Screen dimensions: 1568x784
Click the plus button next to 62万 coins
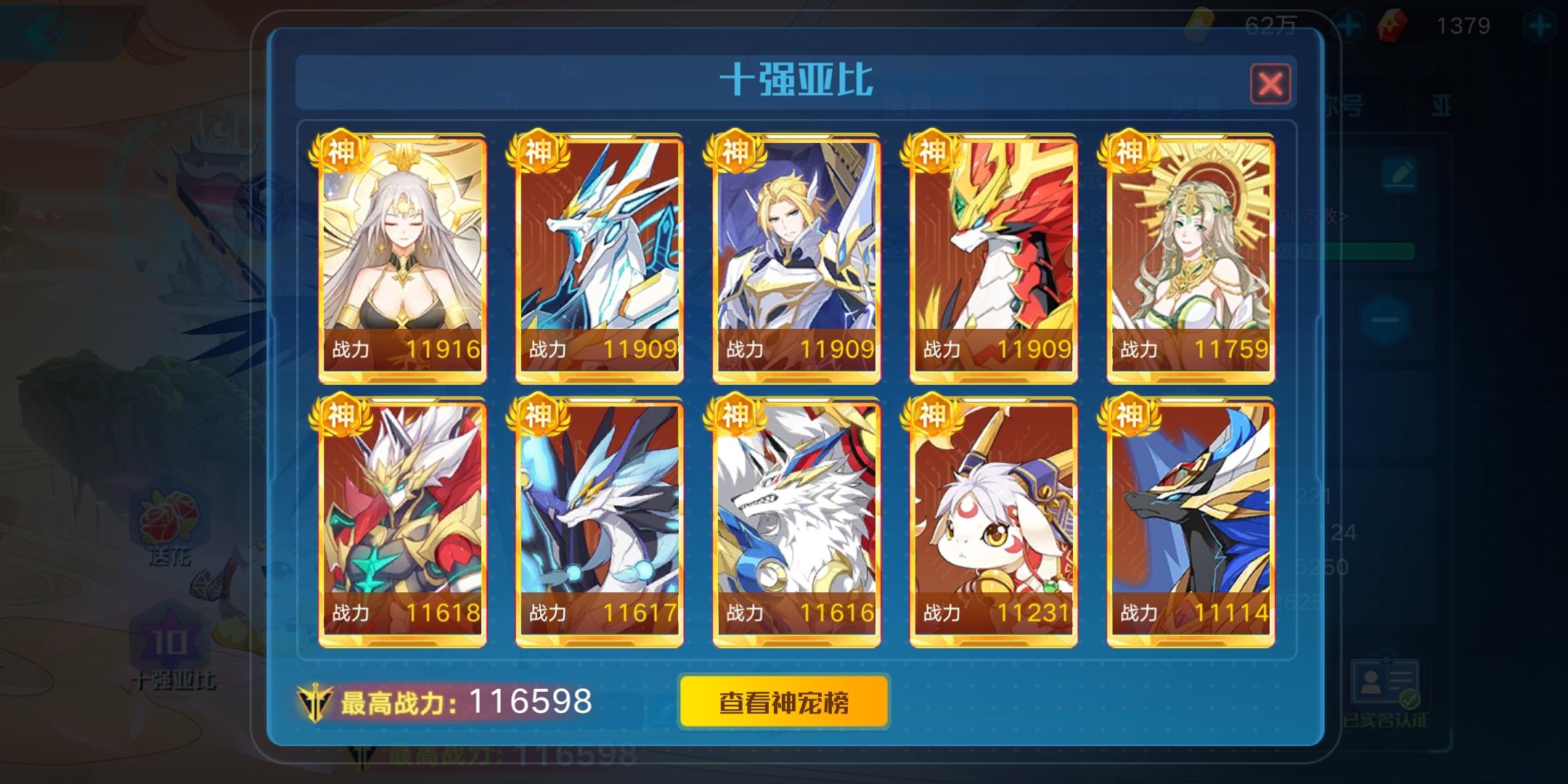[1349, 24]
